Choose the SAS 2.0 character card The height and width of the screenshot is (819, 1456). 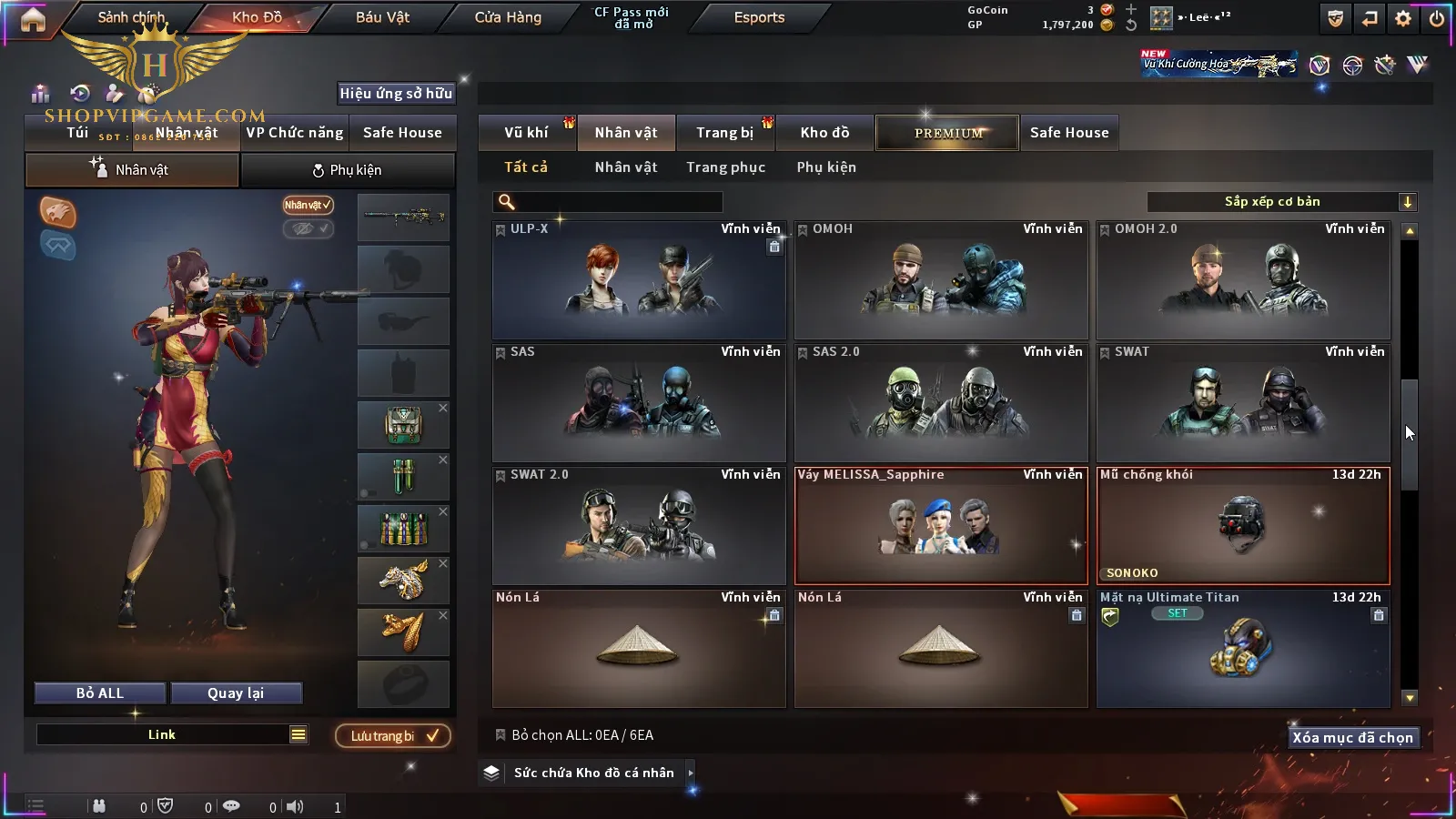pos(941,403)
